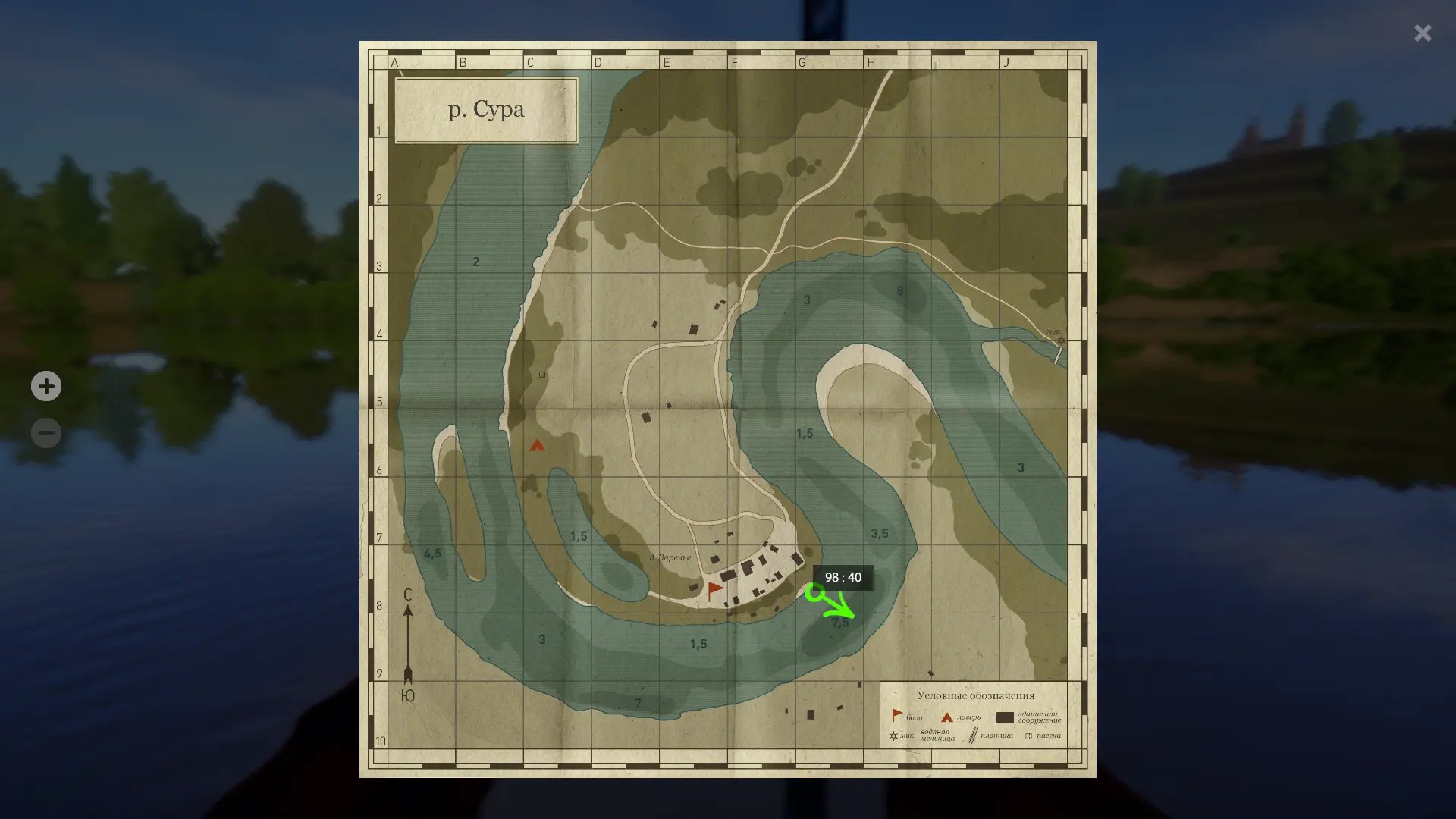Screen dimensions: 1456x819
Task: Click the green player position circle
Action: (814, 592)
